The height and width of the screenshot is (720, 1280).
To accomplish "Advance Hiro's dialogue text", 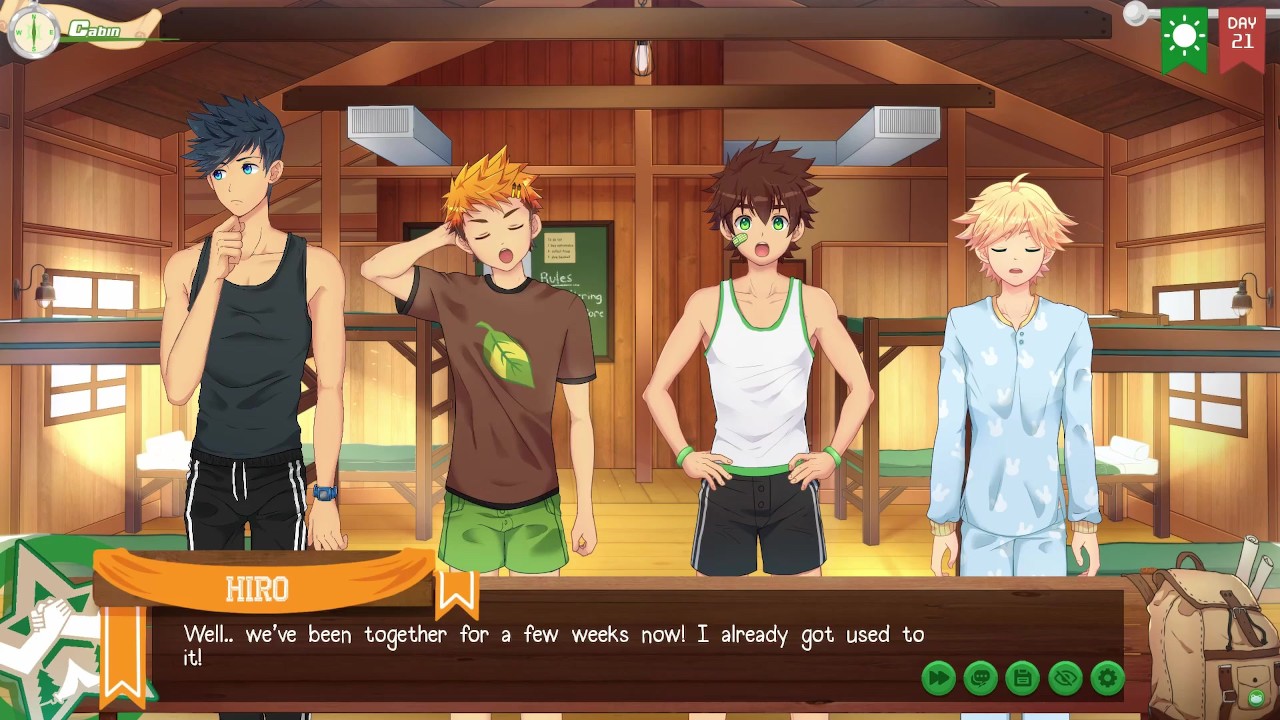I will [x=553, y=645].
